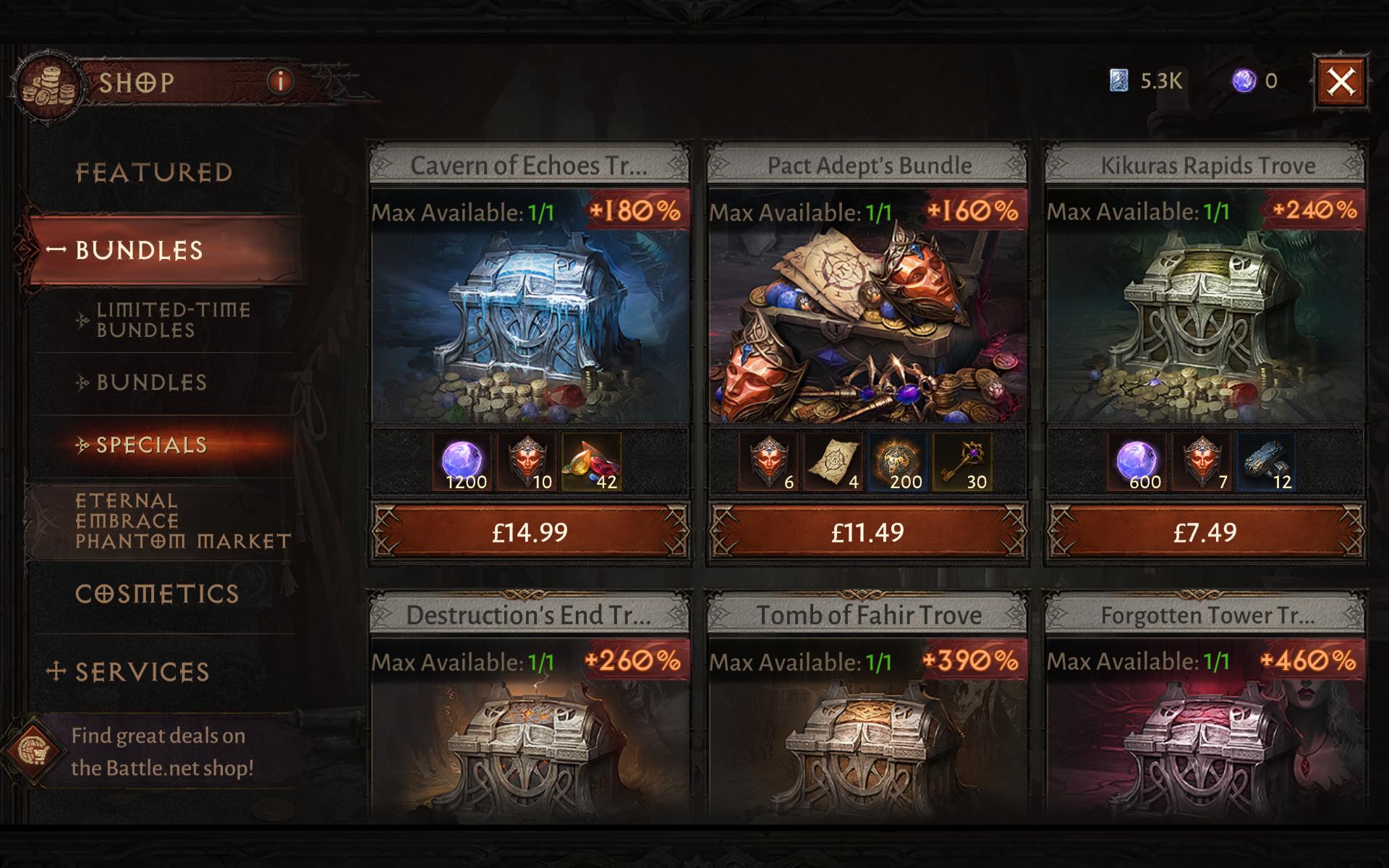Viewport: 1389px width, 868px height.
Task: Select the 1200 Eternal Orbs icon in Cavern bundle
Action: pos(462,461)
